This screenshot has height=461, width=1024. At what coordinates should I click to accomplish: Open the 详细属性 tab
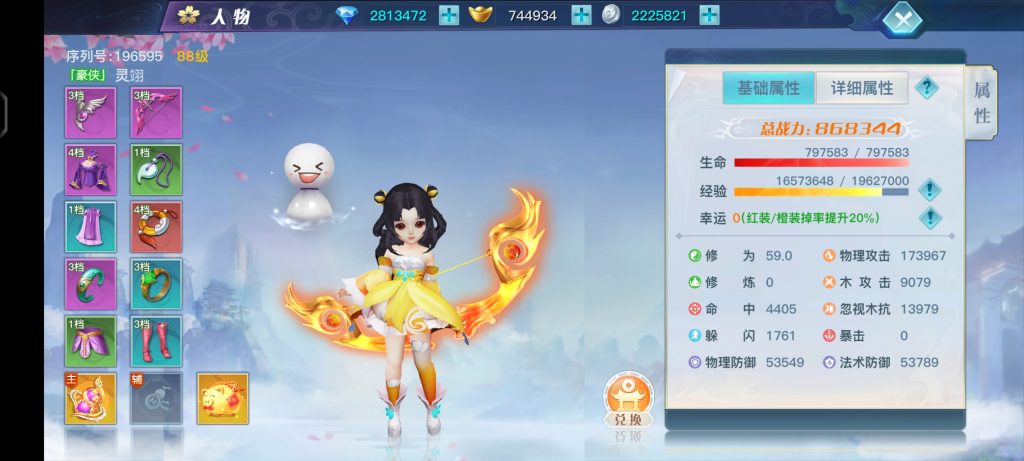[x=862, y=88]
